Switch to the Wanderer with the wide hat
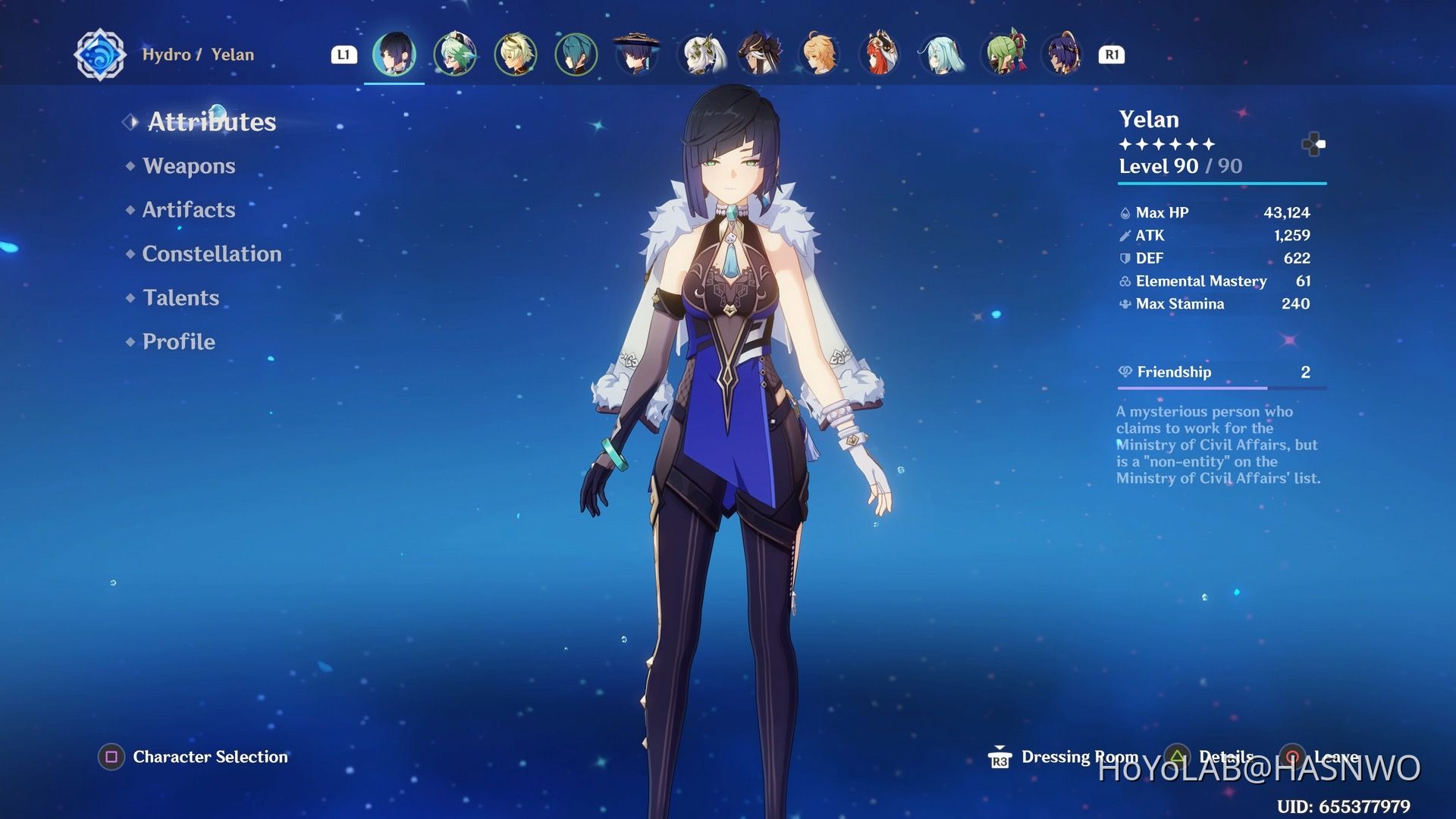The width and height of the screenshot is (1456, 819). 637,54
